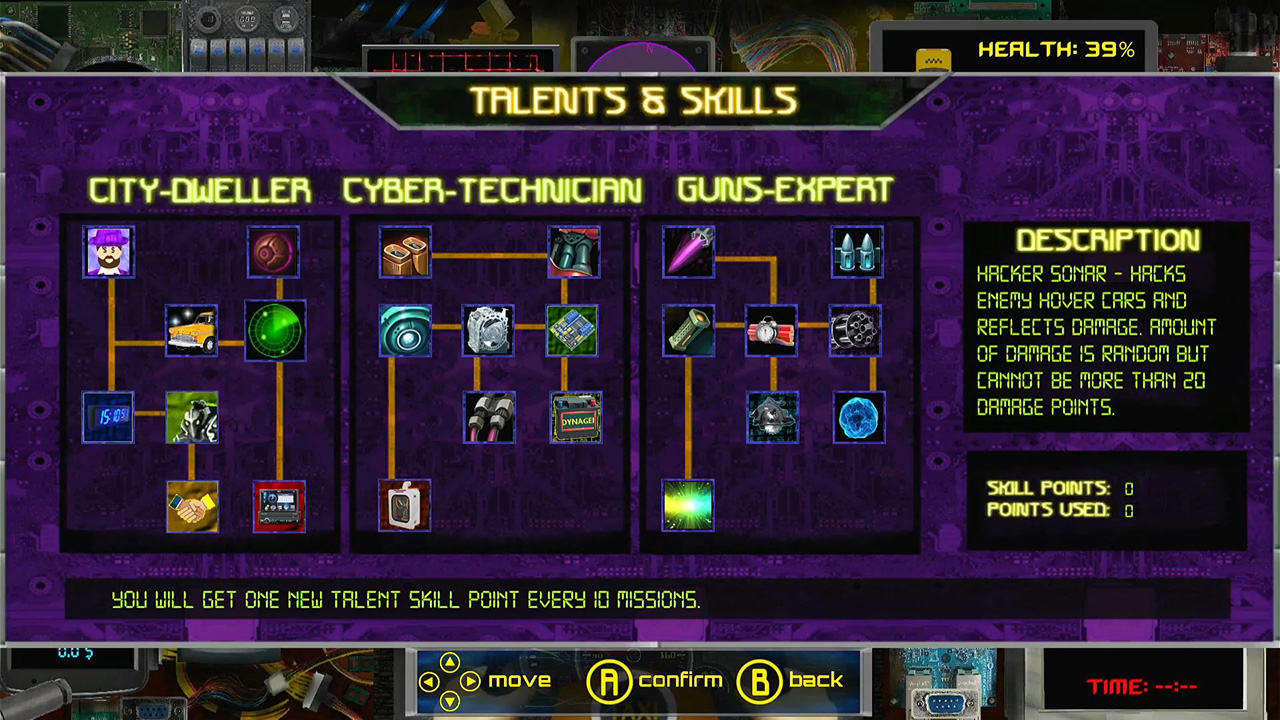The width and height of the screenshot is (1280, 720).
Task: Select the purple-hat disguise skill in City-Dweller
Action: coord(108,252)
